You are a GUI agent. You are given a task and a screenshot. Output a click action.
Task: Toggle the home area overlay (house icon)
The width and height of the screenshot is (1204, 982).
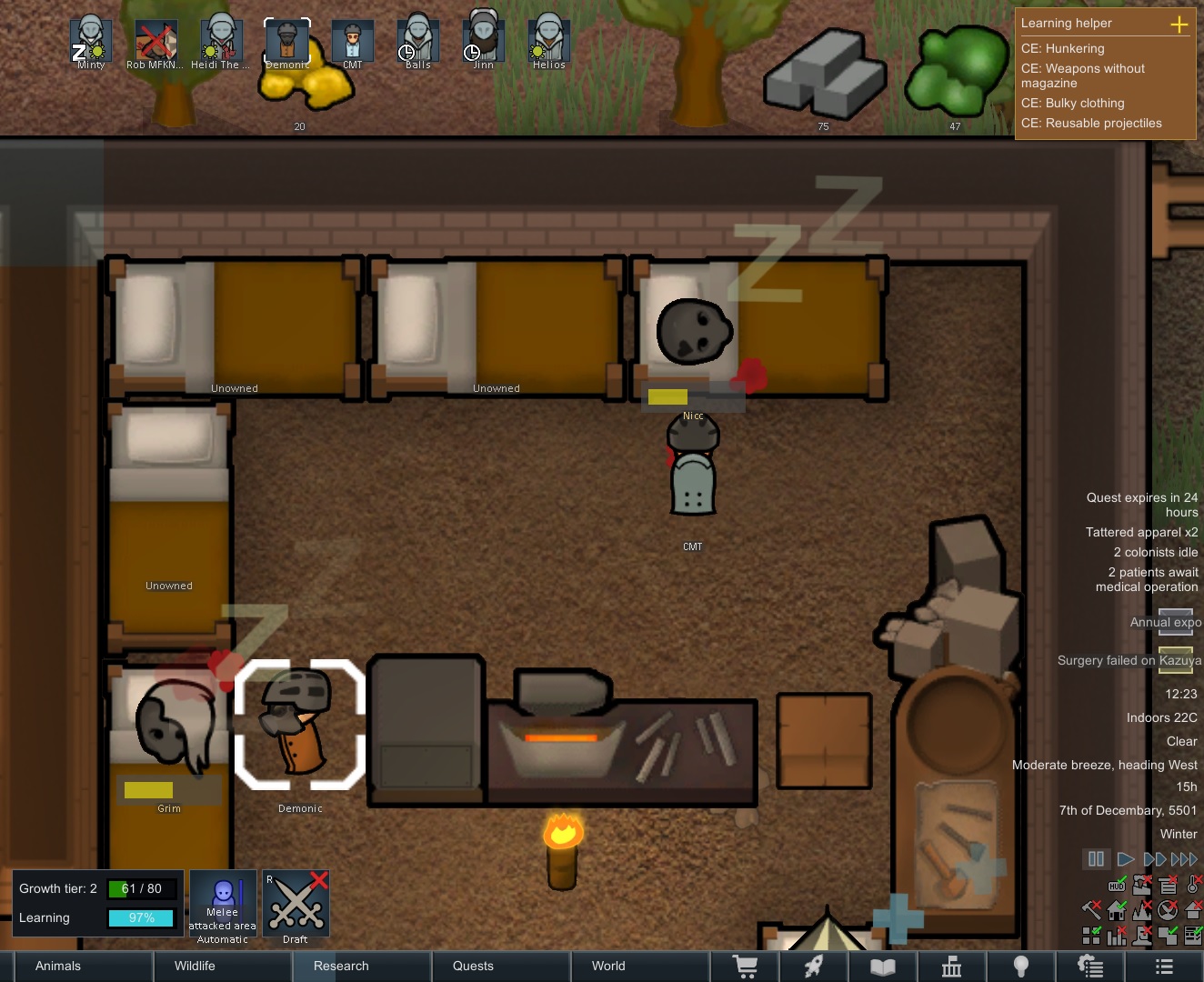(1116, 909)
